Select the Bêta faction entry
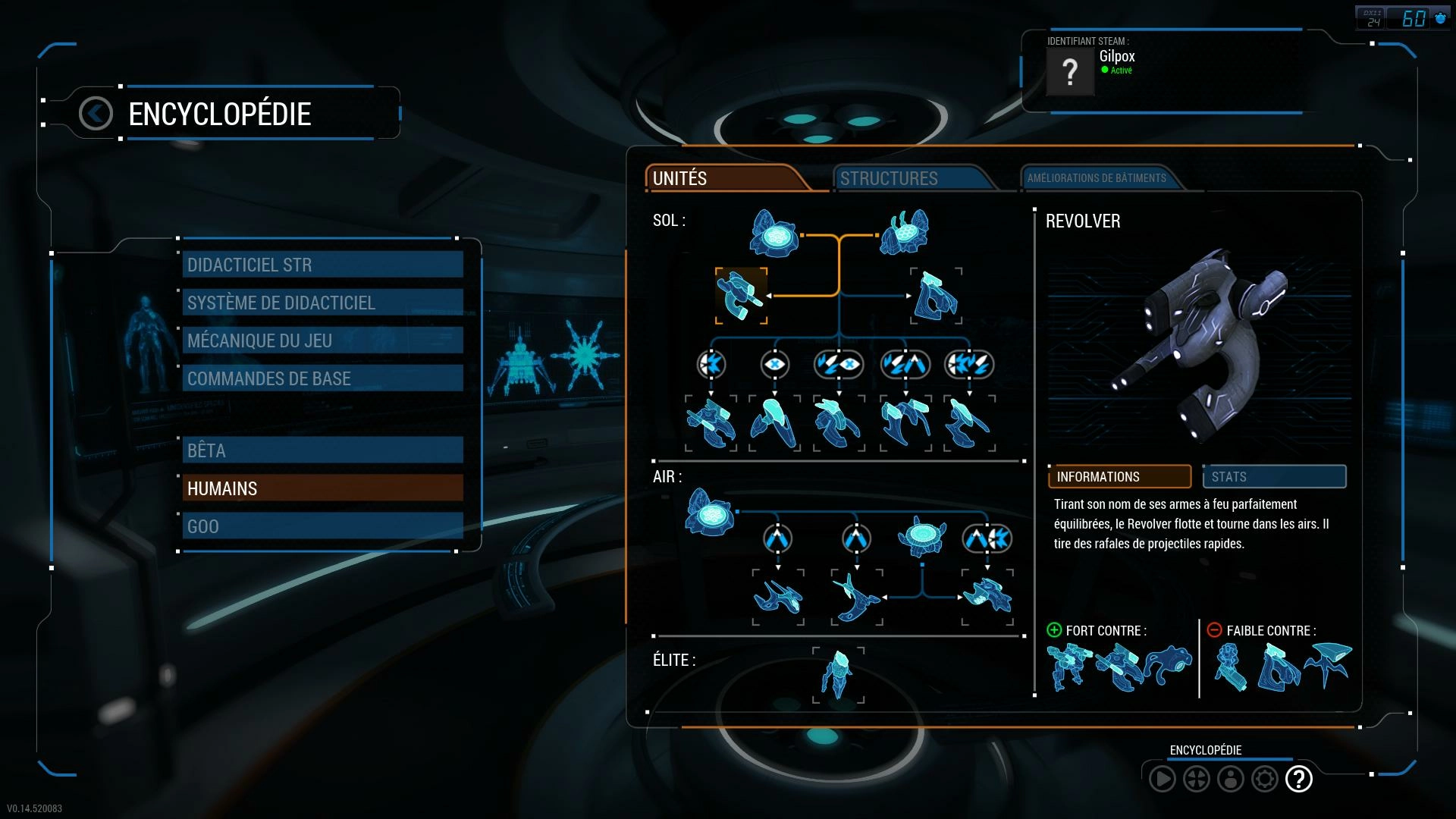This screenshot has width=1456, height=819. [322, 450]
